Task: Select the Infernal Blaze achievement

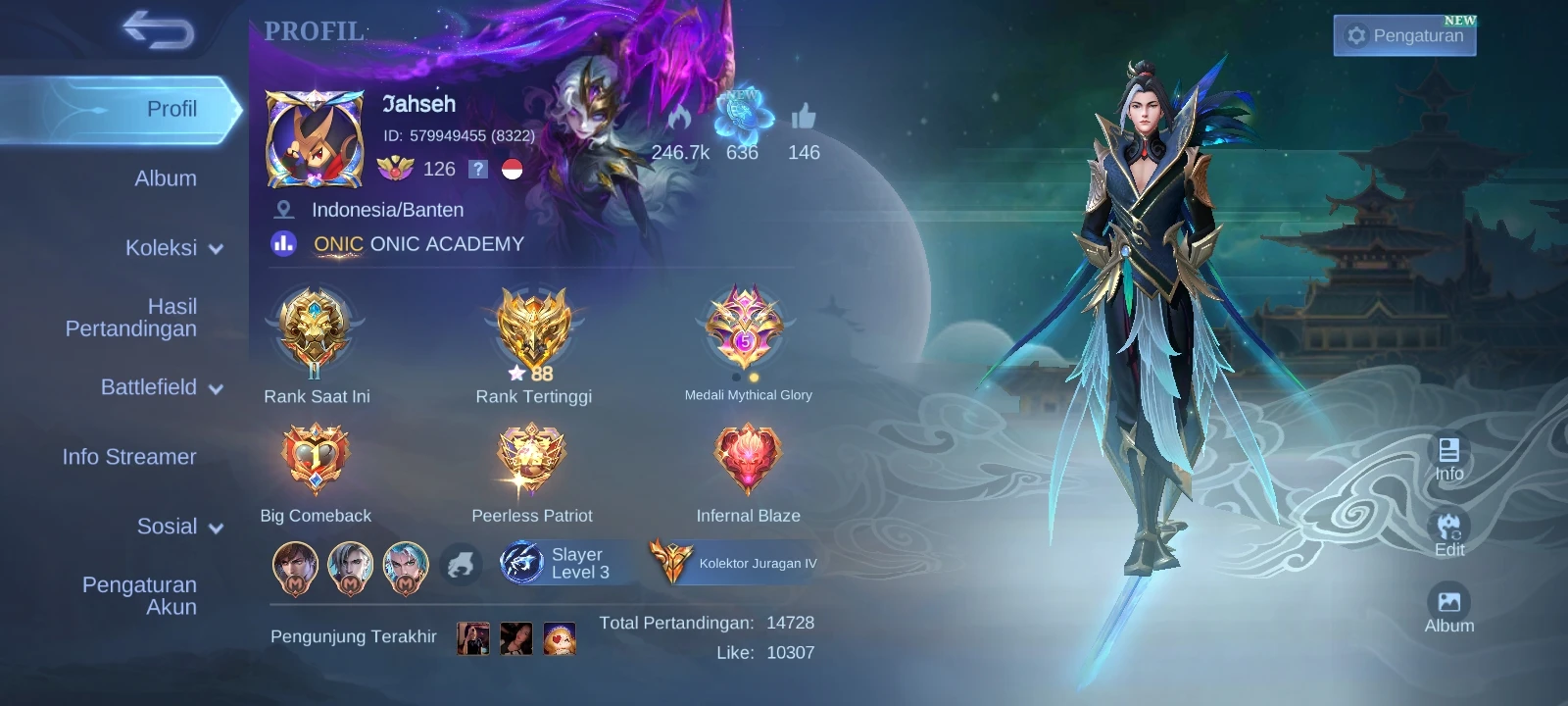Action: click(748, 459)
